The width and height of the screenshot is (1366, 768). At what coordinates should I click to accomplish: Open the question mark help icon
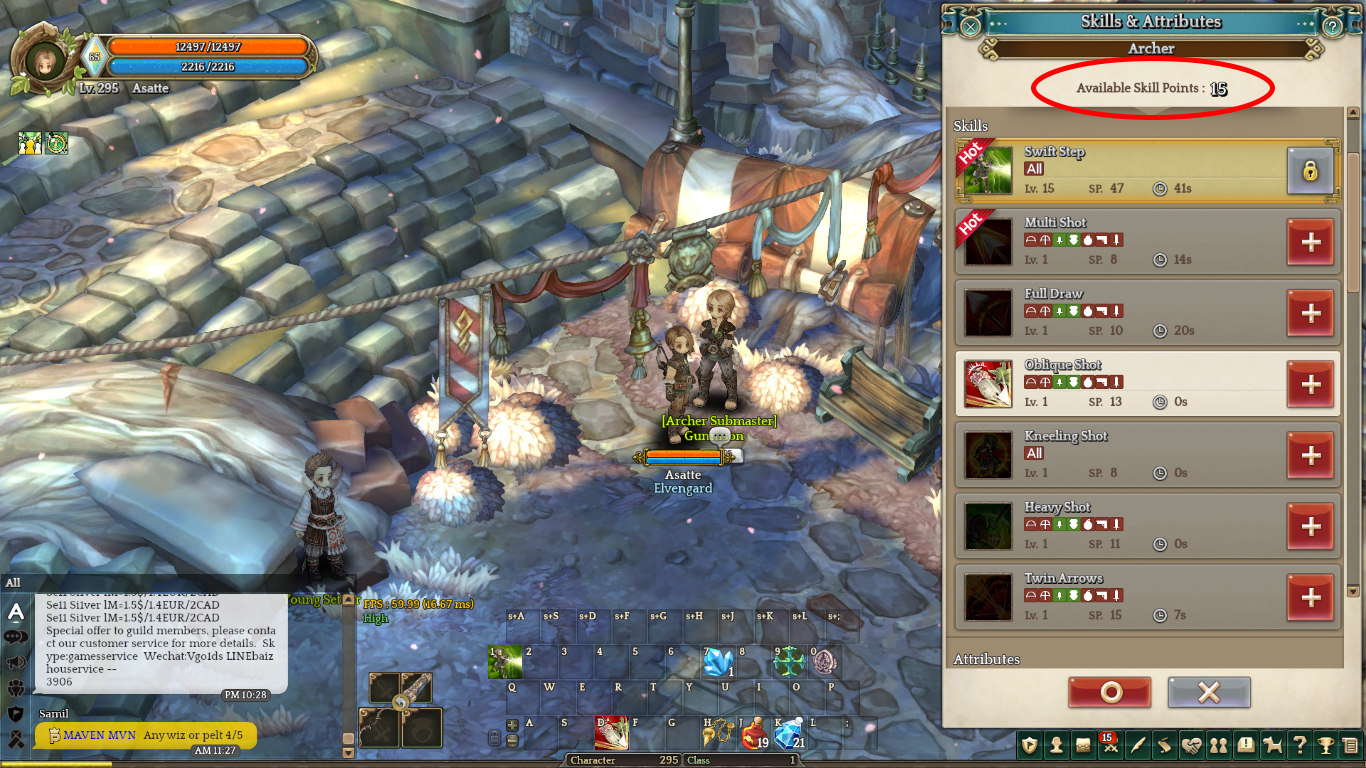tap(1299, 745)
